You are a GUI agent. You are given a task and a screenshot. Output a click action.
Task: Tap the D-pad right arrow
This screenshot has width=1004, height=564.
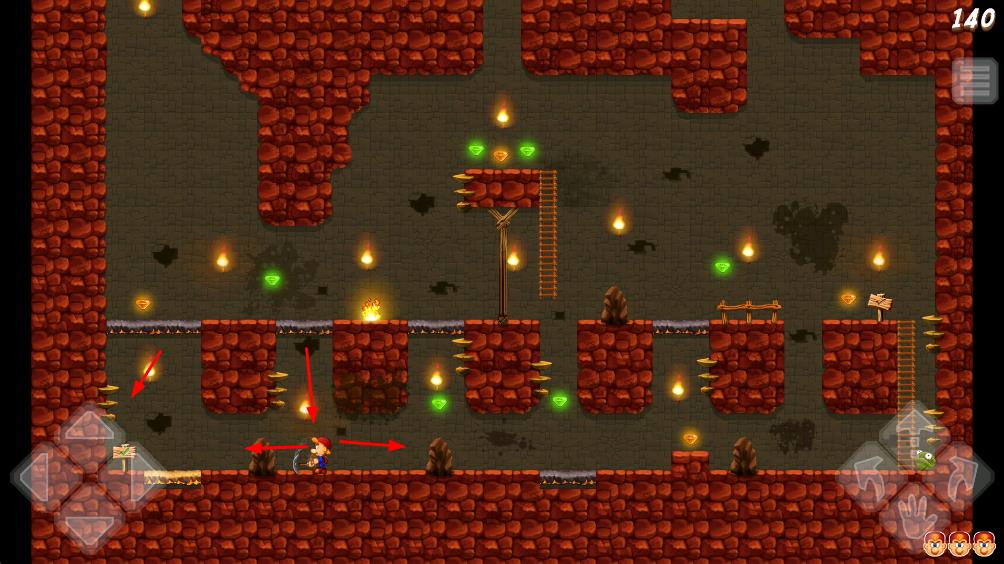pyautogui.click(x=134, y=478)
